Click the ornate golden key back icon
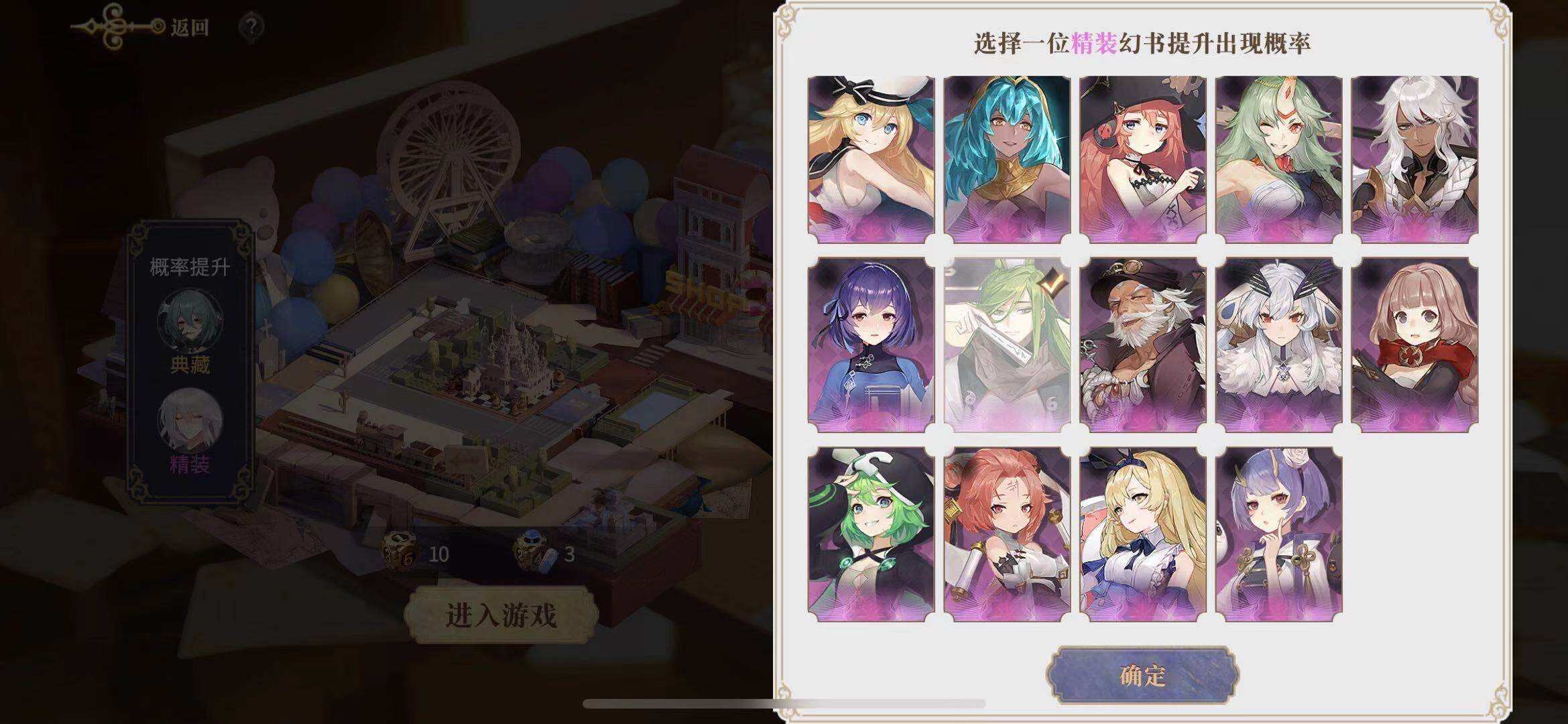The width and height of the screenshot is (1568, 724). click(111, 24)
